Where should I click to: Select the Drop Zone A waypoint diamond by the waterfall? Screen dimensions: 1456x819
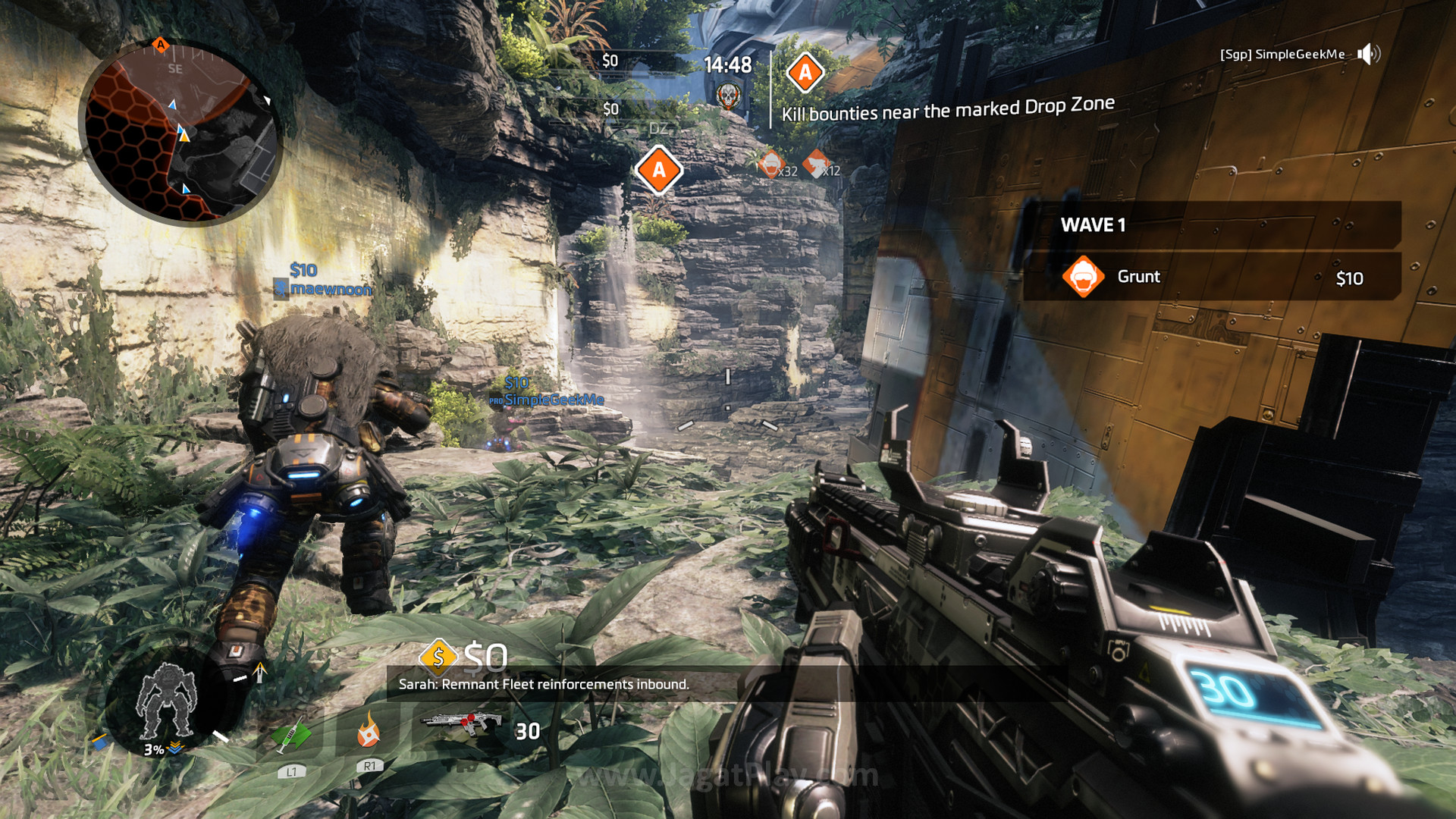659,170
